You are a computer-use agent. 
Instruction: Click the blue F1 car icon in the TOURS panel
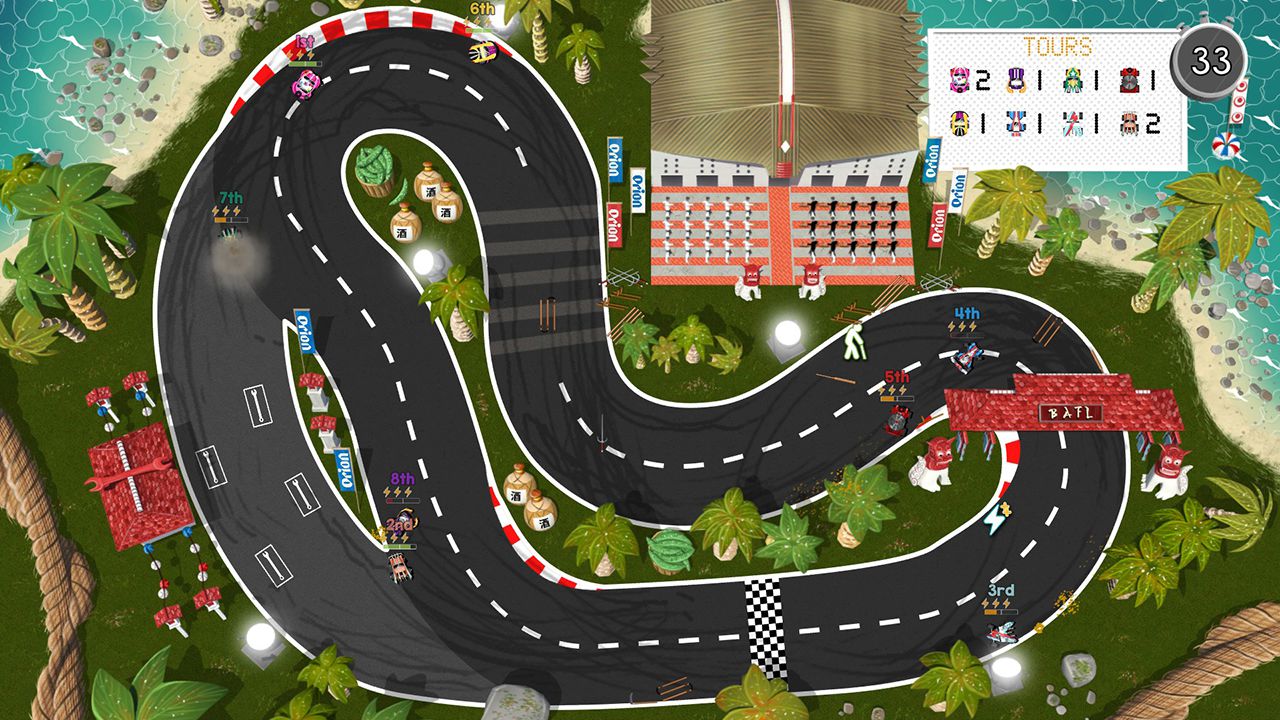tap(1015, 123)
